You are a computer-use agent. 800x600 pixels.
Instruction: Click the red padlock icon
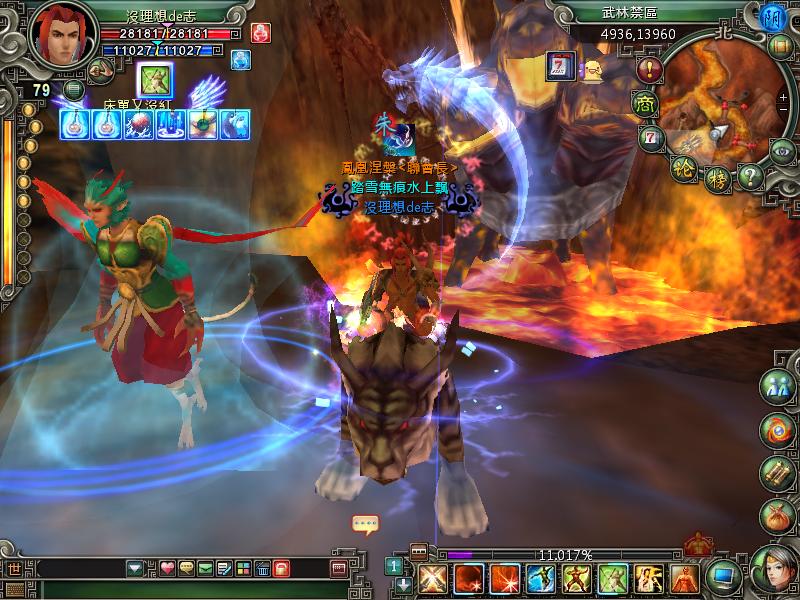pyautogui.click(x=281, y=569)
